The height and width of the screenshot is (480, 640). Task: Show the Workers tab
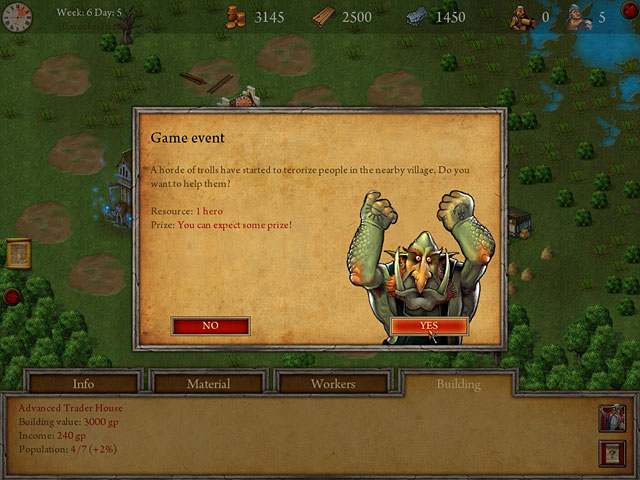tap(332, 384)
